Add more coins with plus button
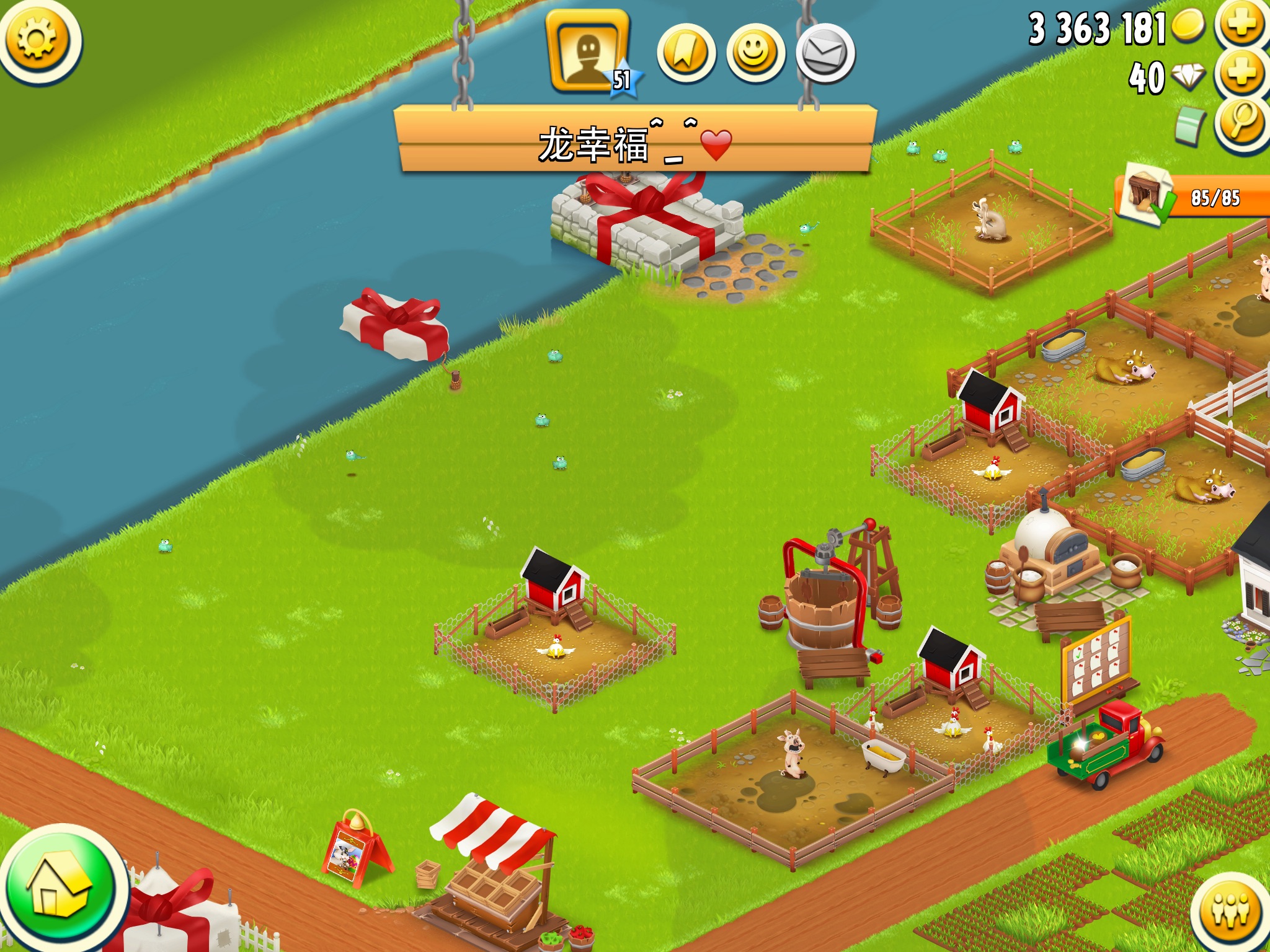1270x952 pixels. click(x=1241, y=25)
